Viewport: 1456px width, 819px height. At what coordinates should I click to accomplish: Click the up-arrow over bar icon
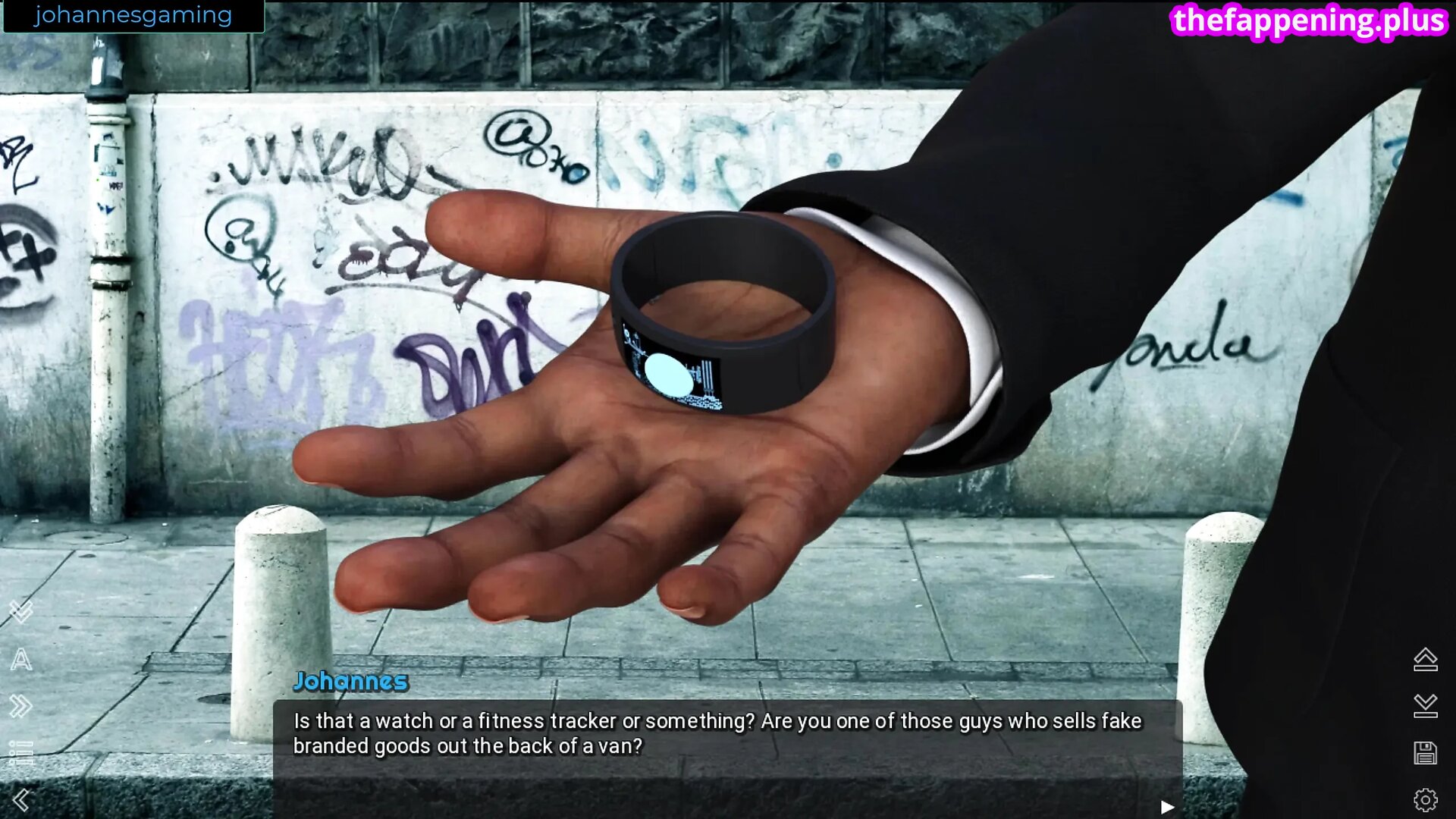point(1426,660)
